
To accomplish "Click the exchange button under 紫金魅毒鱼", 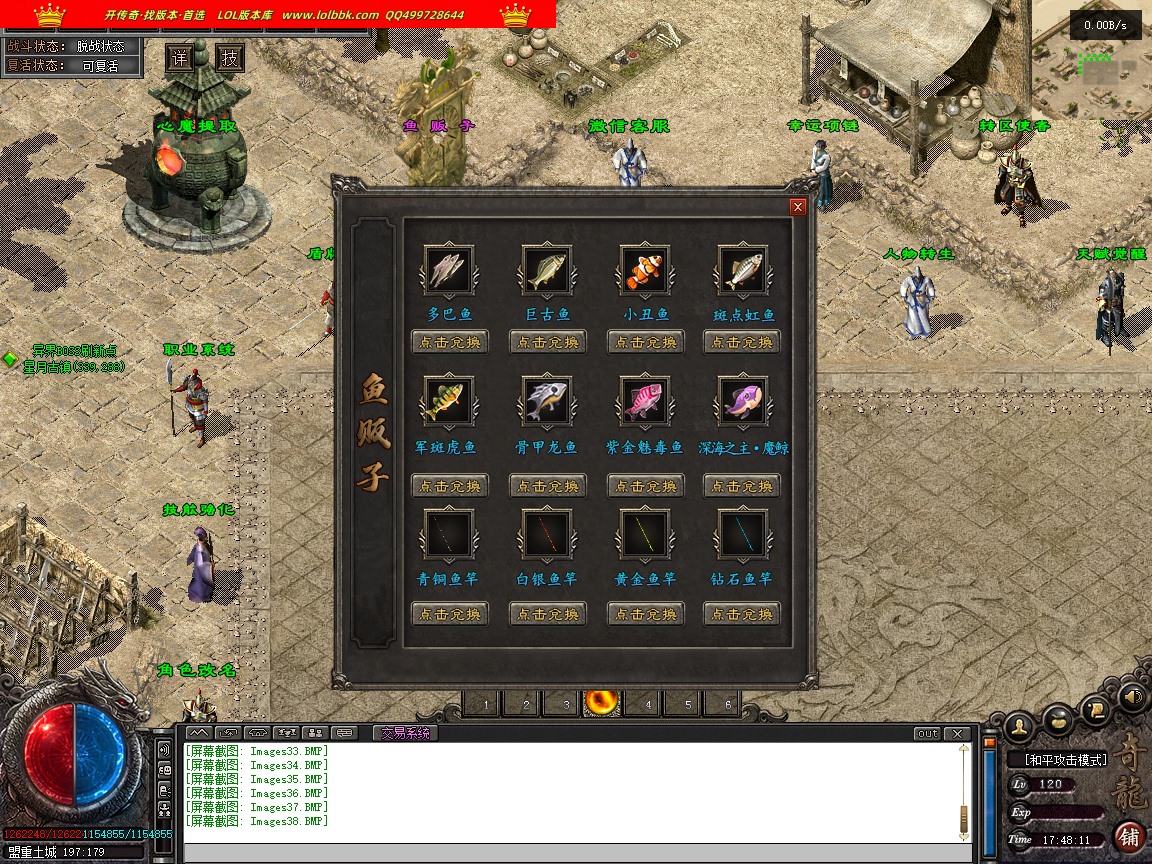I will click(646, 486).
